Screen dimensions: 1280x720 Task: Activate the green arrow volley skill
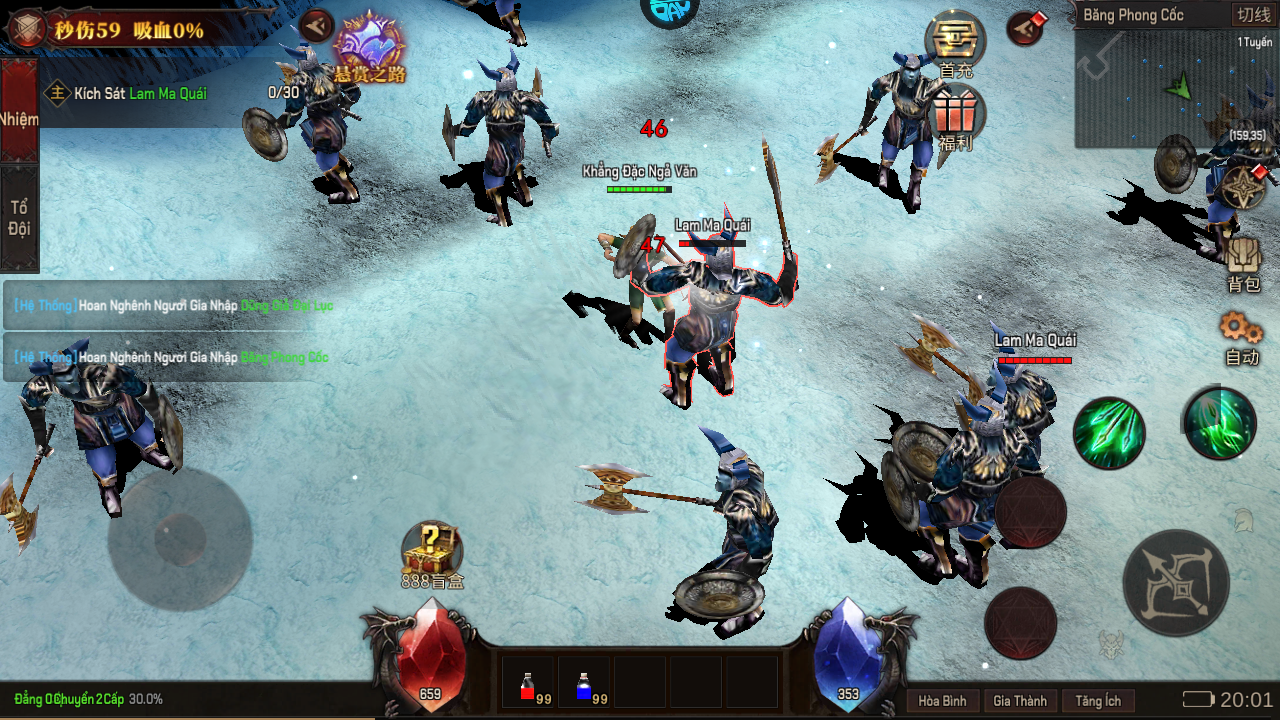[x=1109, y=433]
